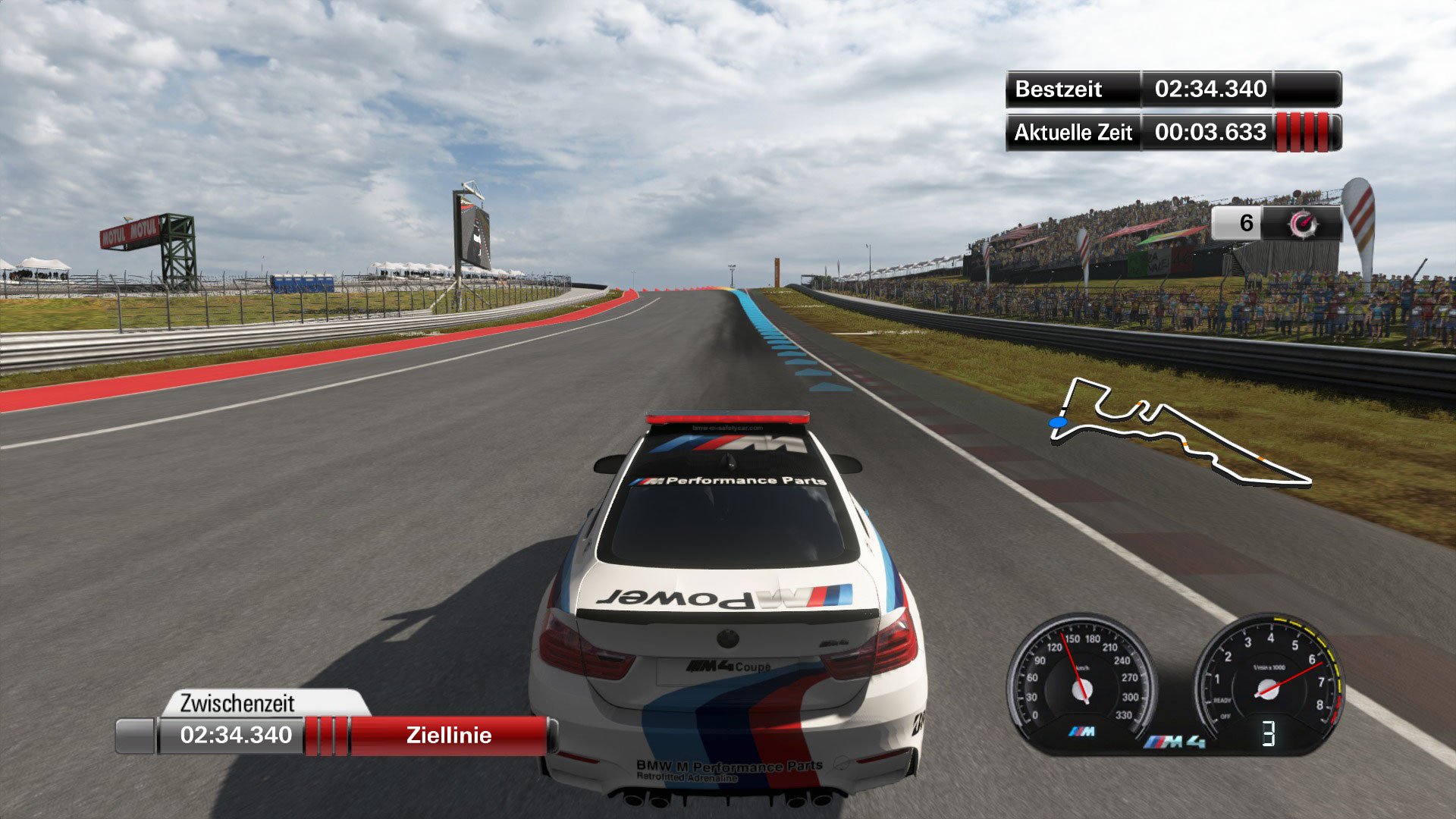
Task: Select the Zwischenzeit header tab
Action: pyautogui.click(x=237, y=703)
